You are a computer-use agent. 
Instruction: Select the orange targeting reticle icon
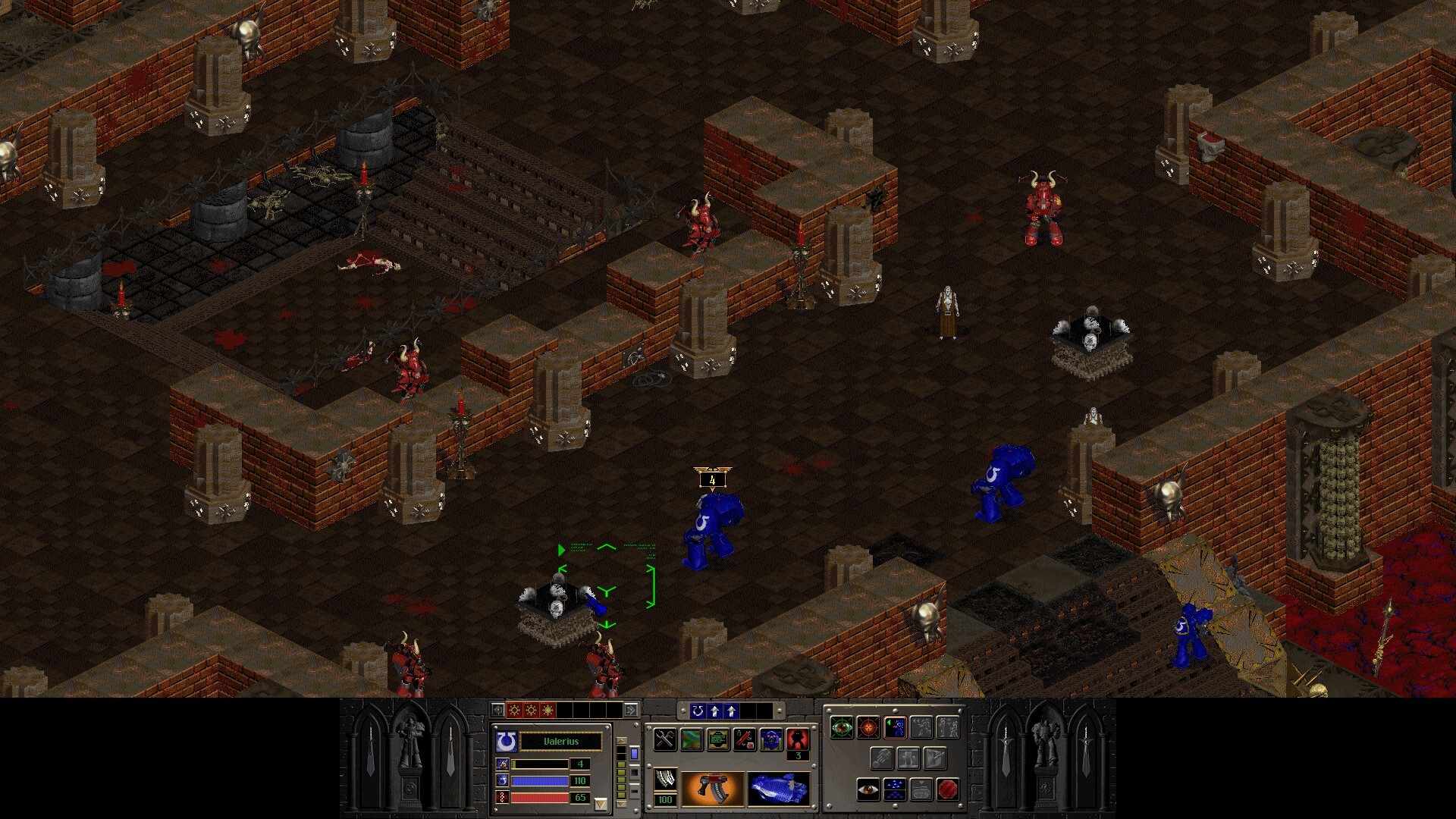(x=868, y=727)
